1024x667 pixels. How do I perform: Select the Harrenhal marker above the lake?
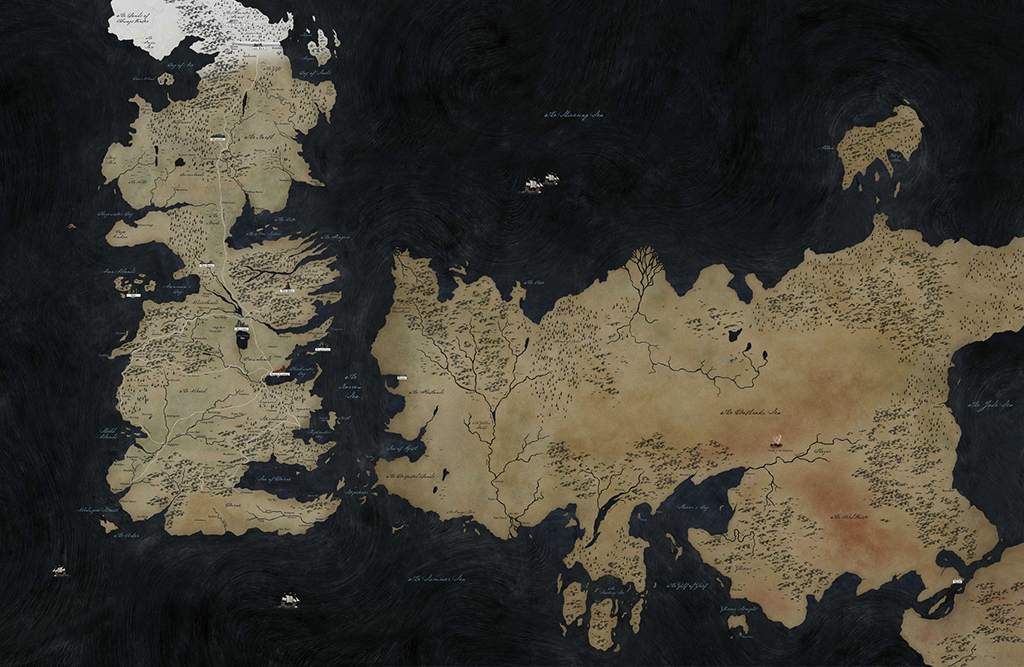[x=242, y=327]
